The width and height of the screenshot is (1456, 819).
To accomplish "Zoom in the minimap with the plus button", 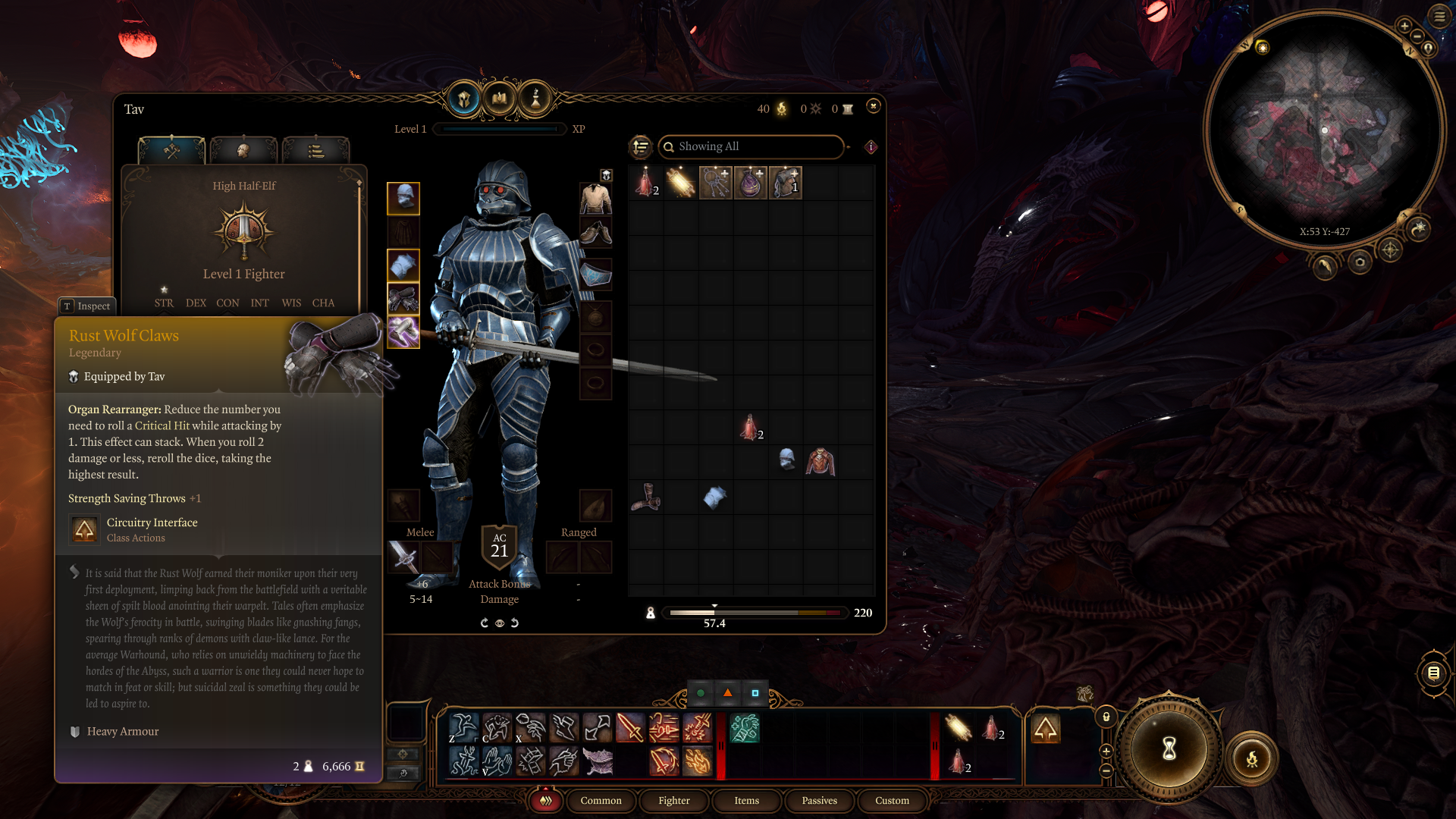I will coord(1404,26).
